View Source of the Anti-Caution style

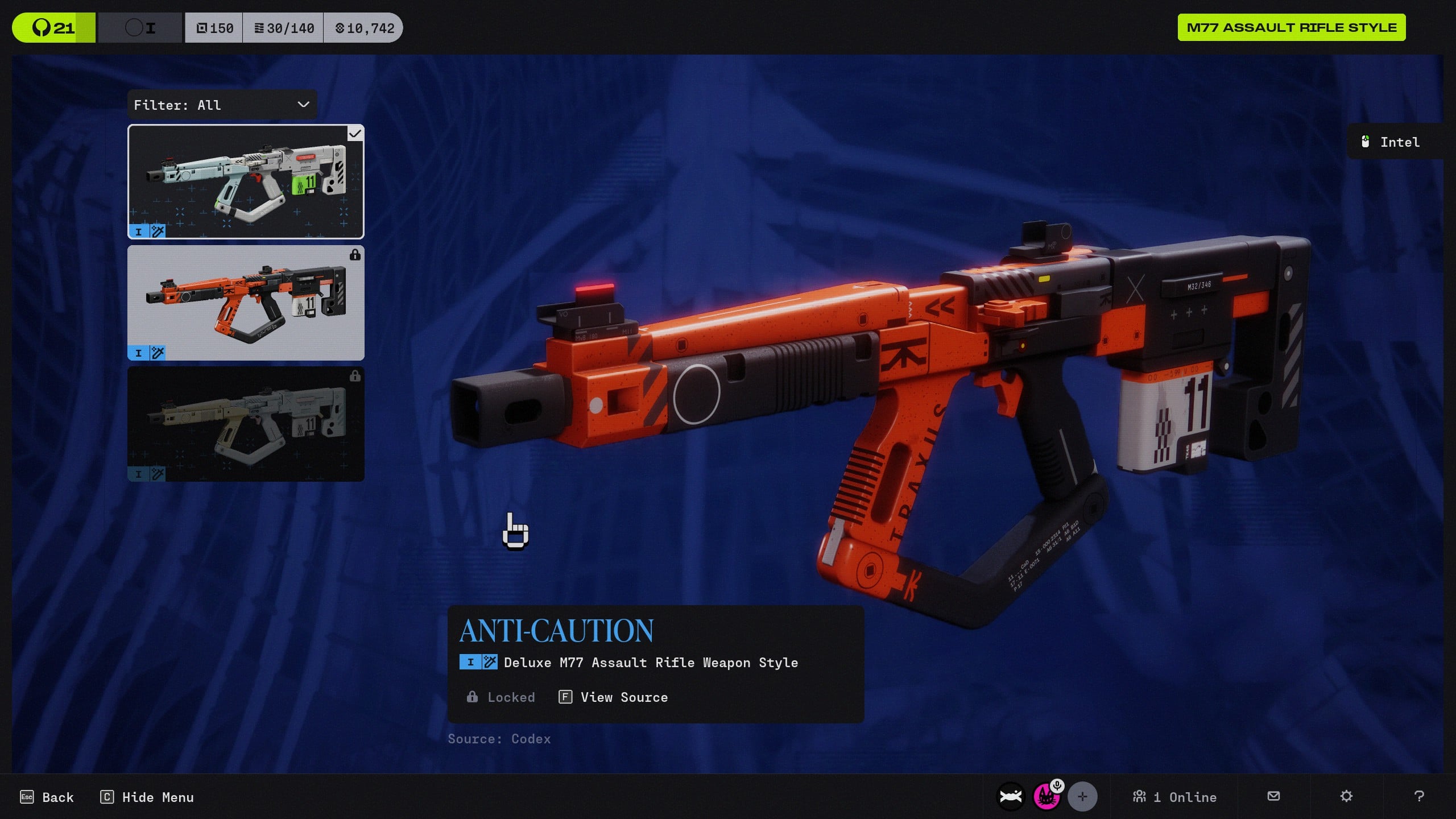(613, 697)
